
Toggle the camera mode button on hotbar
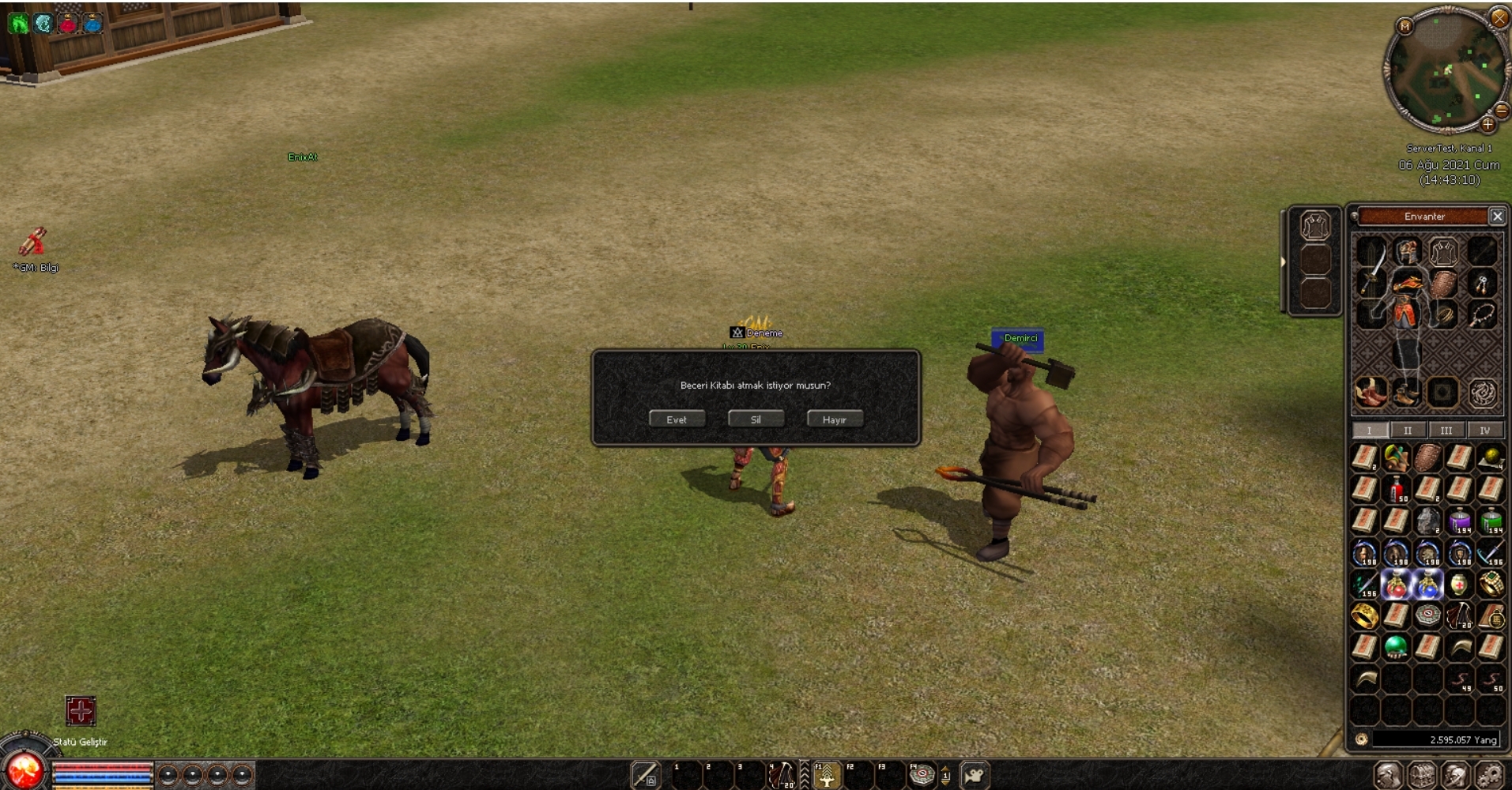point(975,775)
